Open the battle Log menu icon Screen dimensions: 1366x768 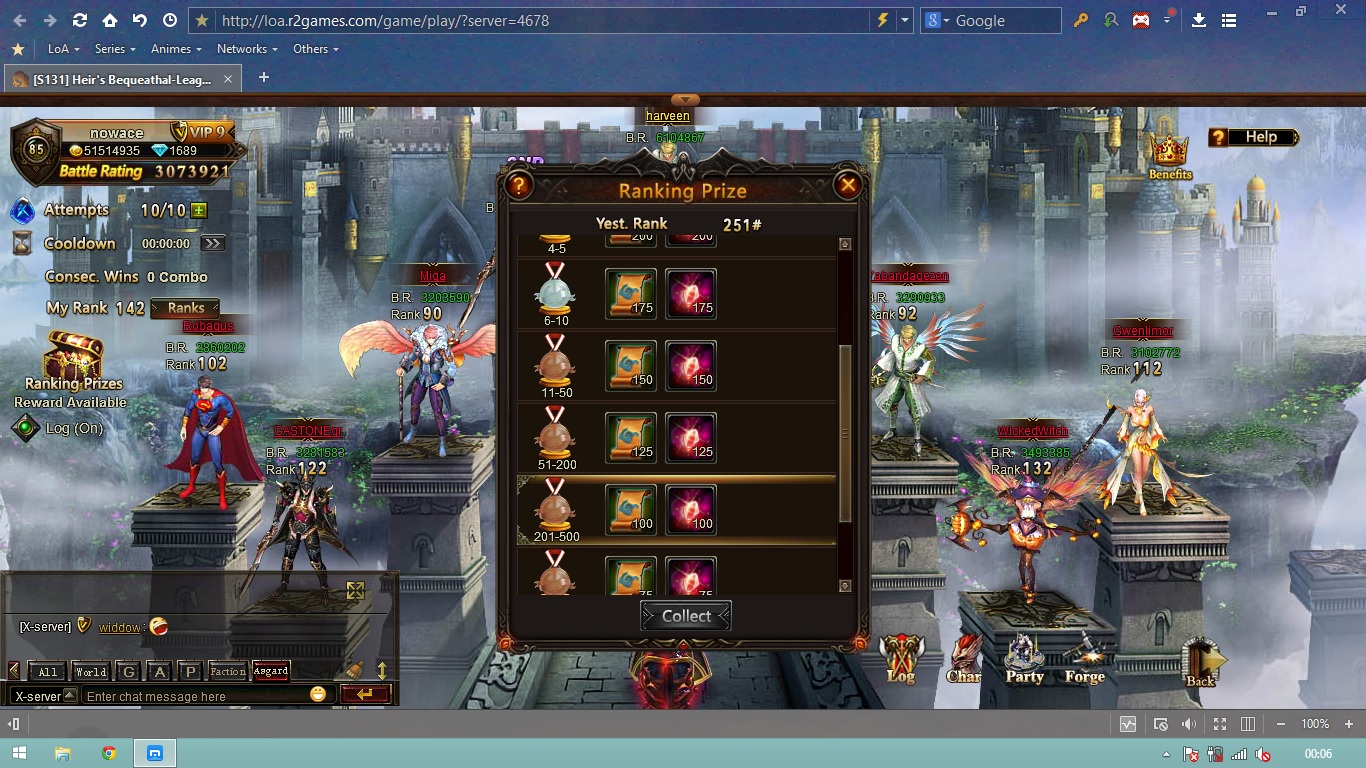point(901,659)
